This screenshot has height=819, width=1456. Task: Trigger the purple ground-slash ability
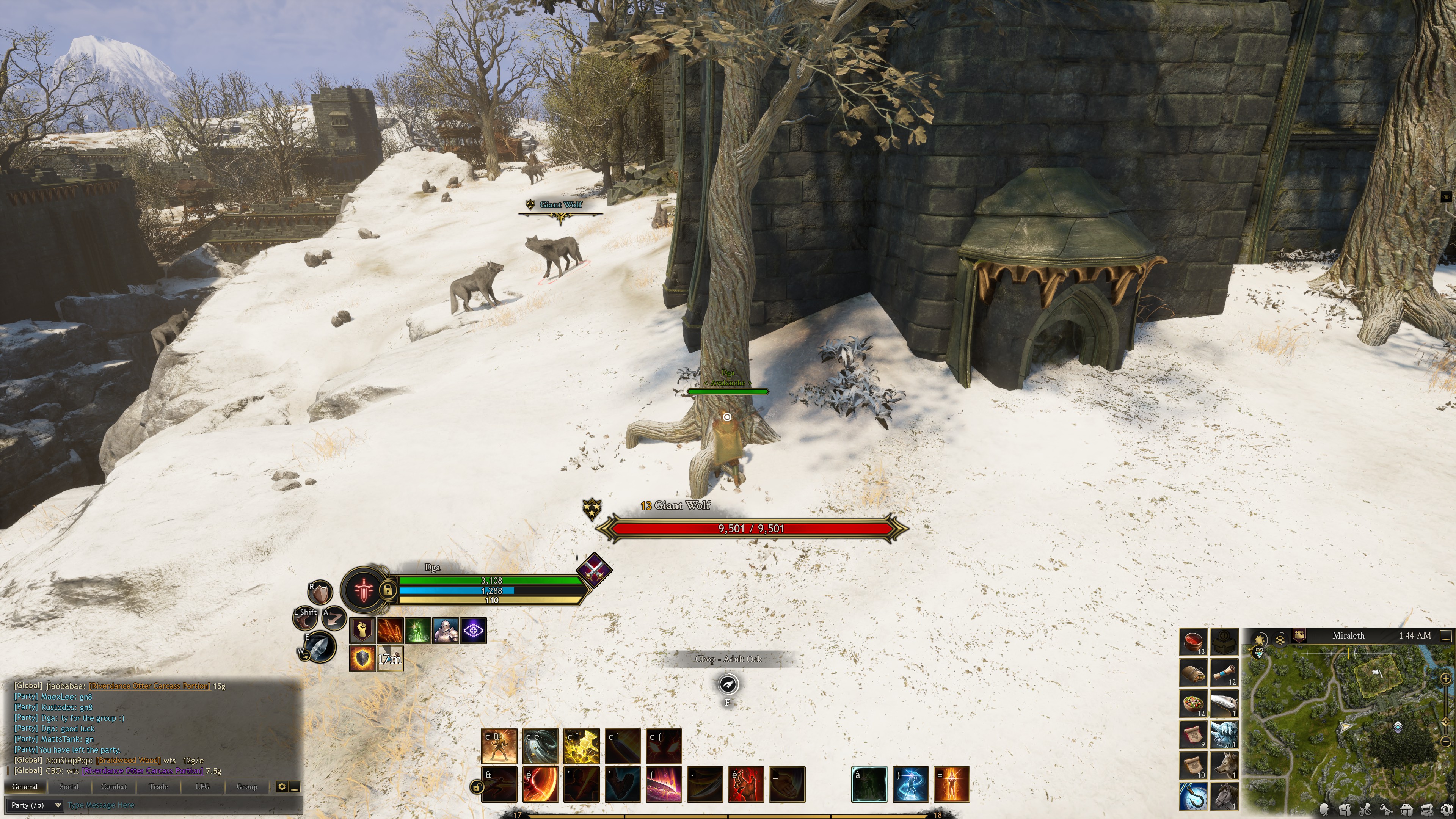(664, 784)
